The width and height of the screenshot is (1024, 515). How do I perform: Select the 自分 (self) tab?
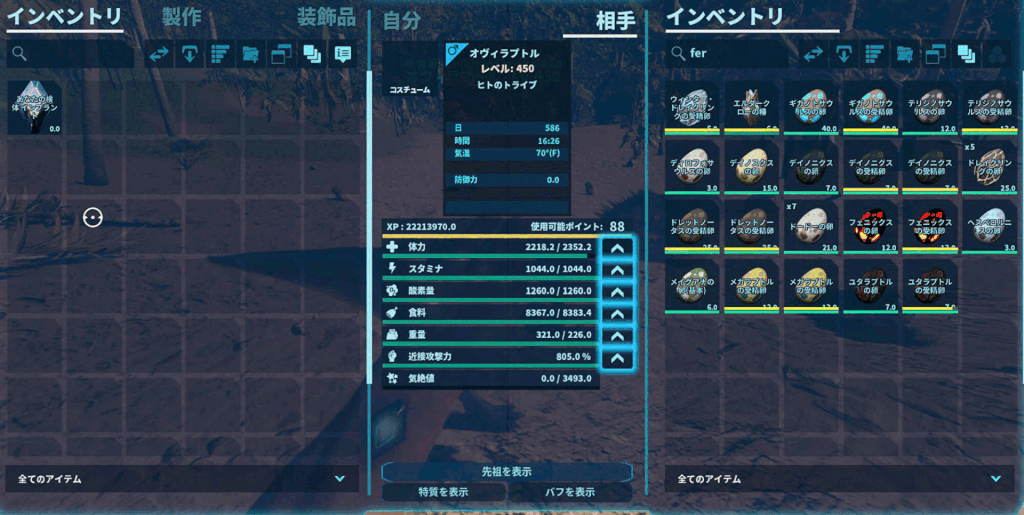coord(401,20)
